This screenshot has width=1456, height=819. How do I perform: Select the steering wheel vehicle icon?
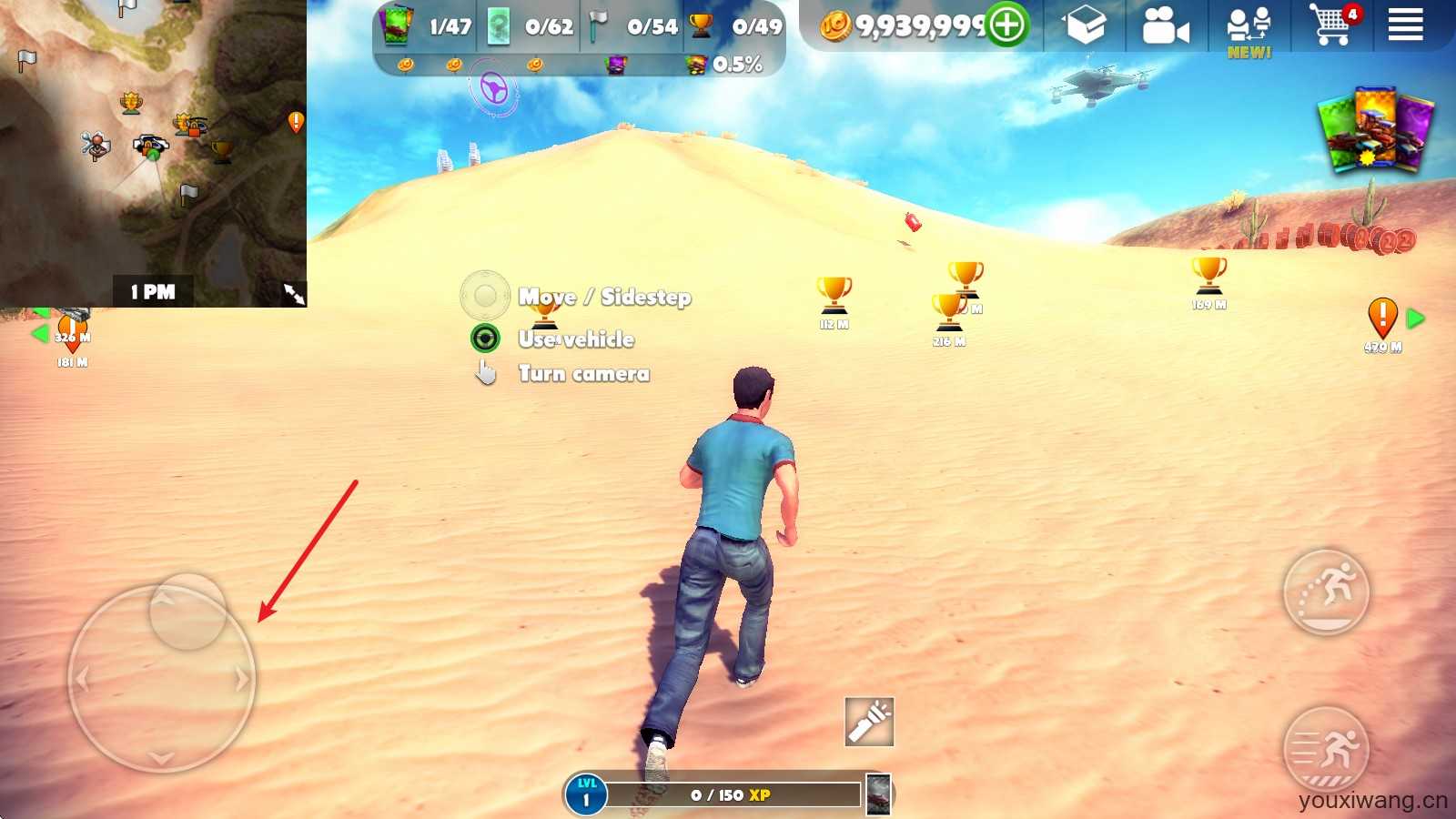coord(493,89)
